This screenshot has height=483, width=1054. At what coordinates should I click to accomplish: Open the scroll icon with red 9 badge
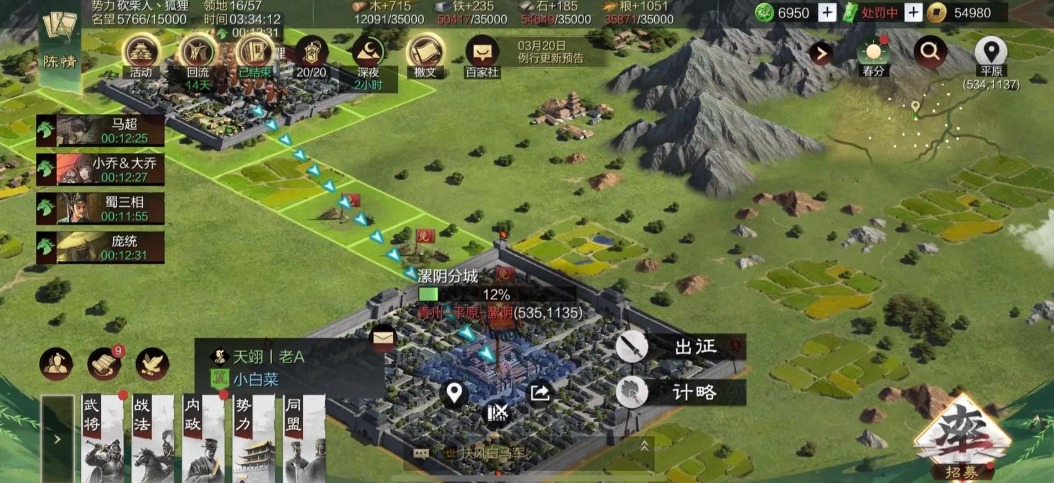tap(105, 363)
